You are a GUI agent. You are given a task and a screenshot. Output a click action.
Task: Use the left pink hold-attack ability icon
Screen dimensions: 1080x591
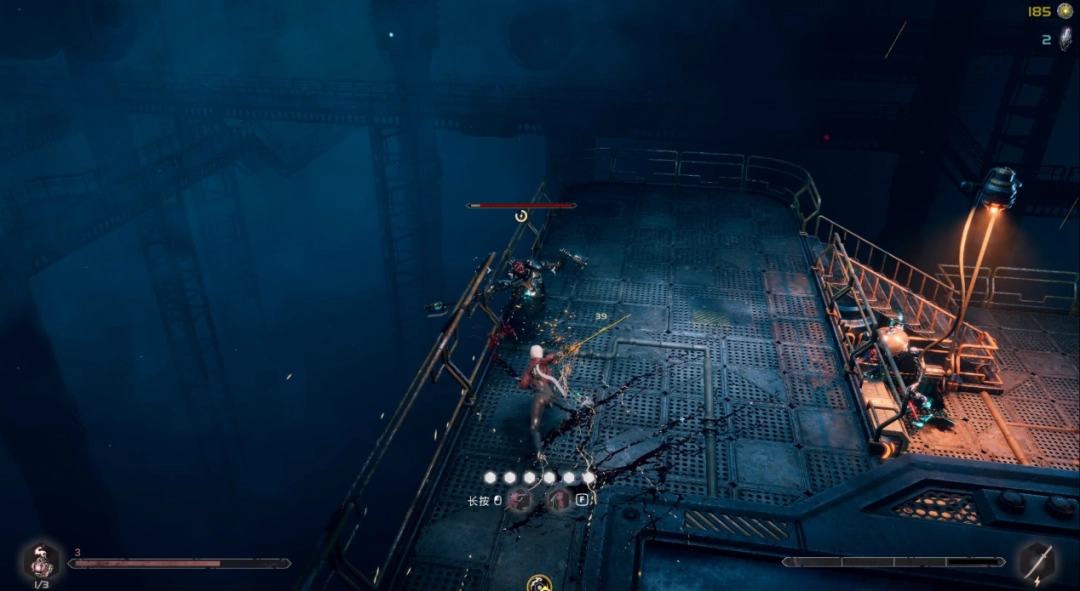click(x=520, y=501)
